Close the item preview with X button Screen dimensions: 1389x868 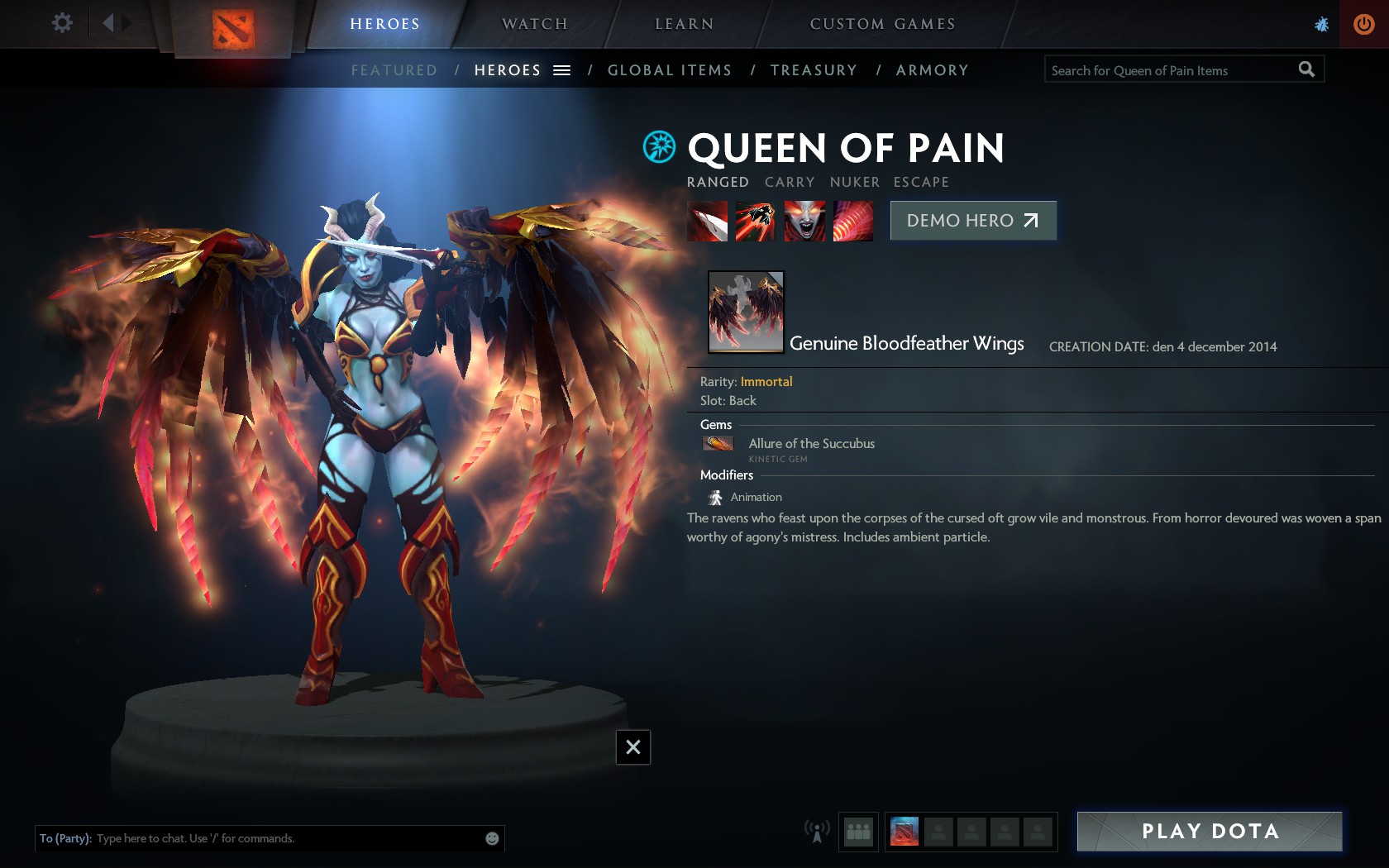pyautogui.click(x=633, y=747)
